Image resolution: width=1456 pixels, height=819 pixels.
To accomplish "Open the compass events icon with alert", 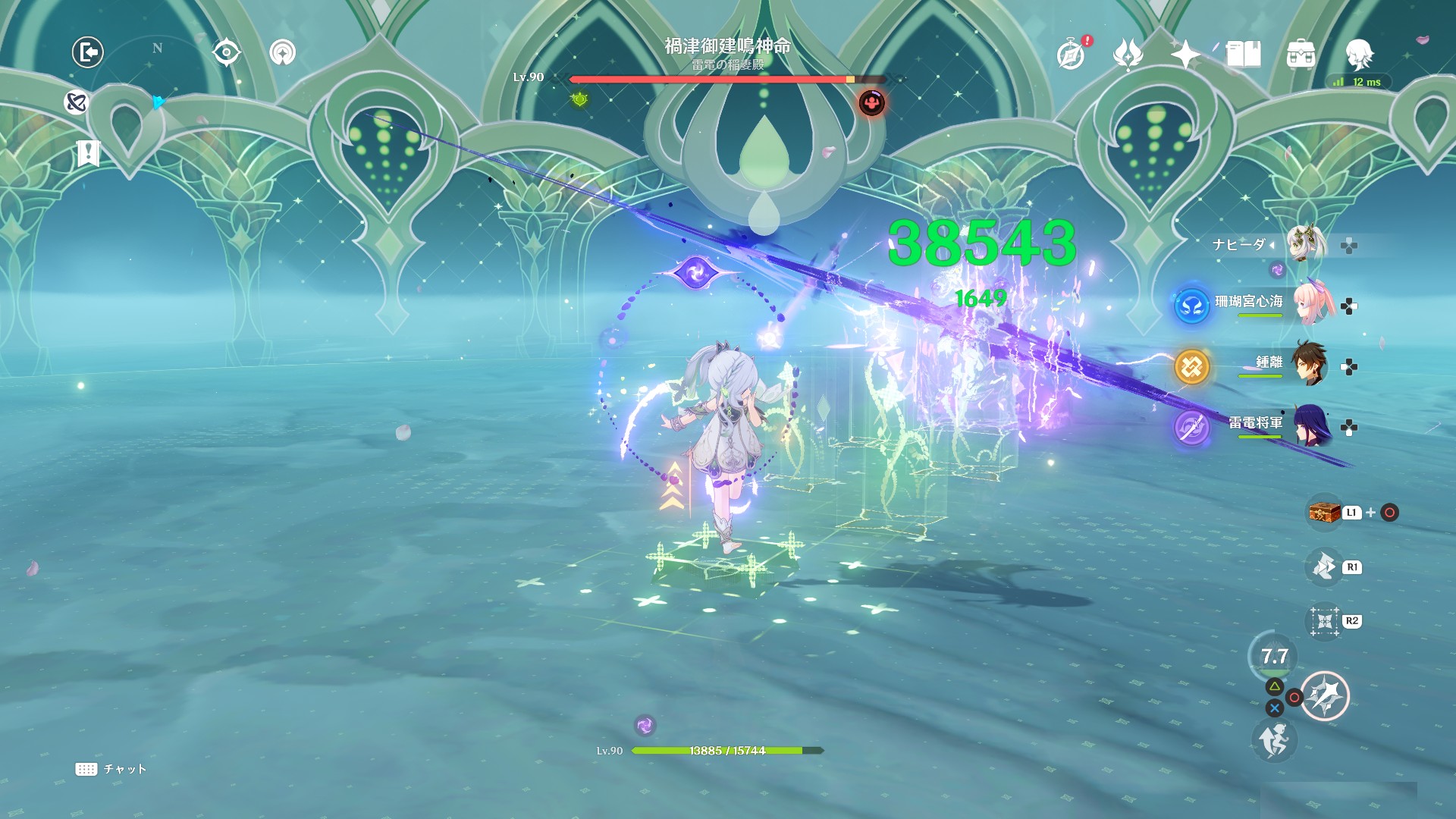I will pyautogui.click(x=1071, y=54).
